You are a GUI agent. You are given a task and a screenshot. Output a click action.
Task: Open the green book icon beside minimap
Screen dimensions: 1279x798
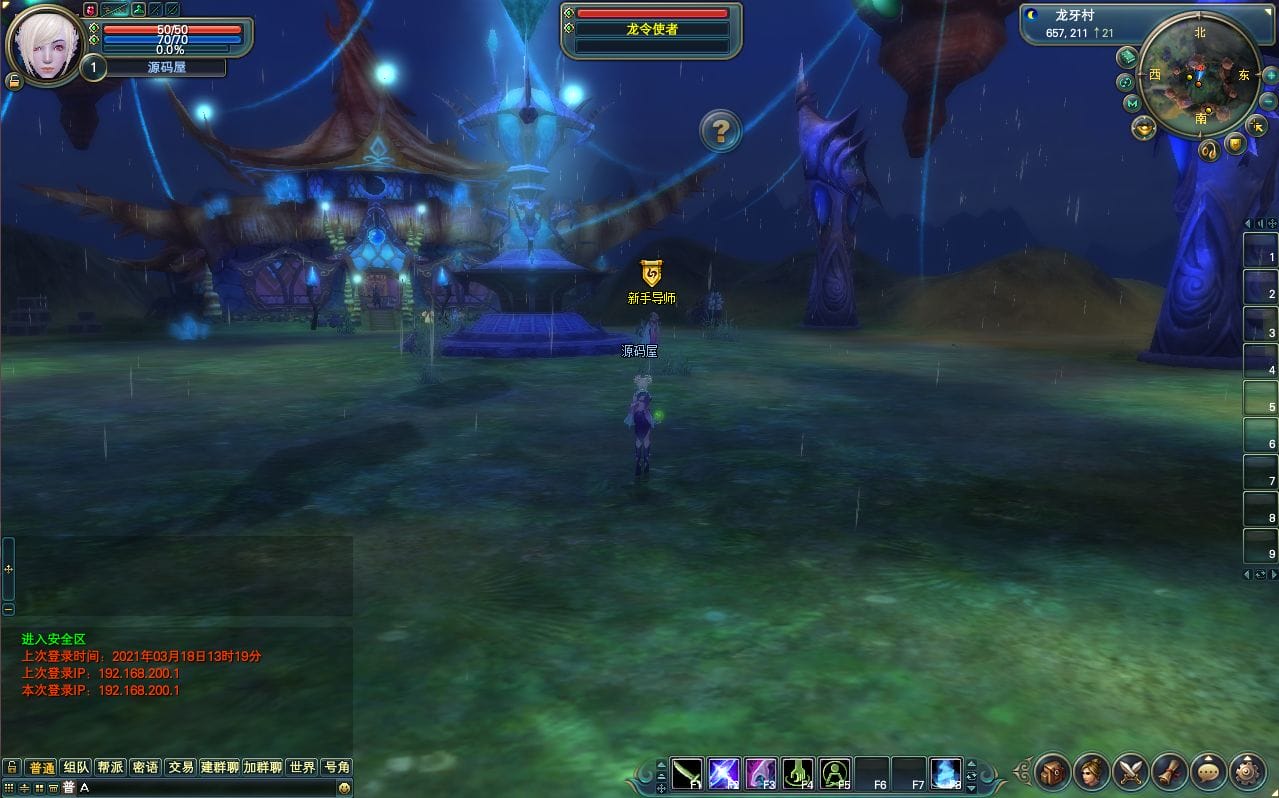coord(1127,56)
